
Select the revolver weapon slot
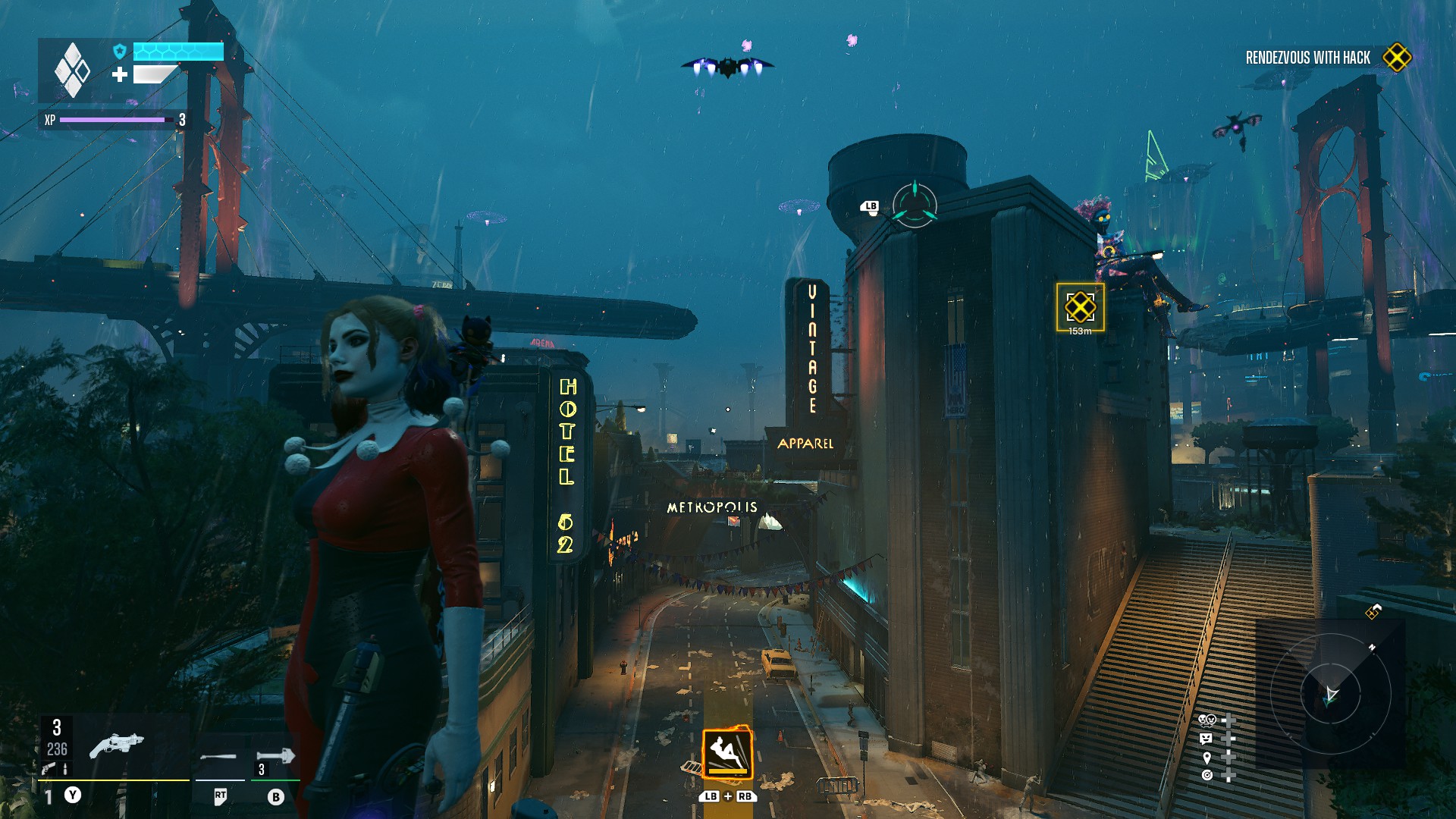click(116, 745)
